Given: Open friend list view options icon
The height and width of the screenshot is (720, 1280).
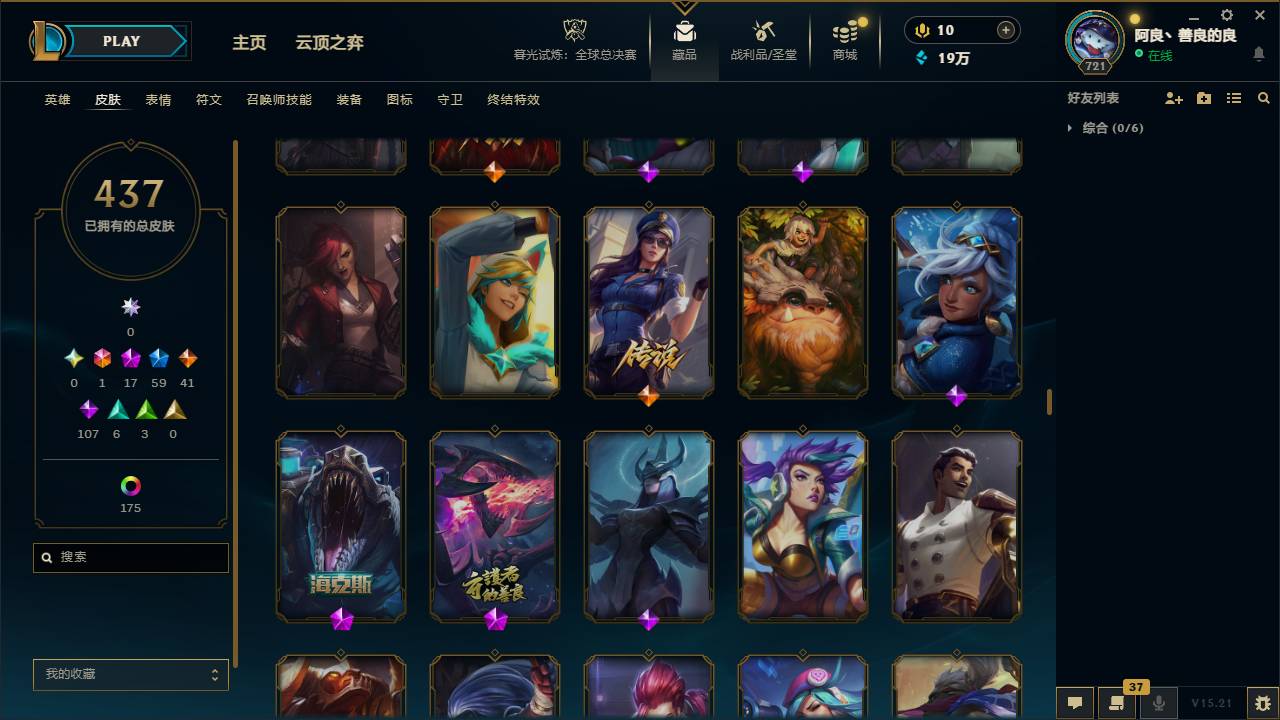Looking at the screenshot, I should tap(1233, 97).
